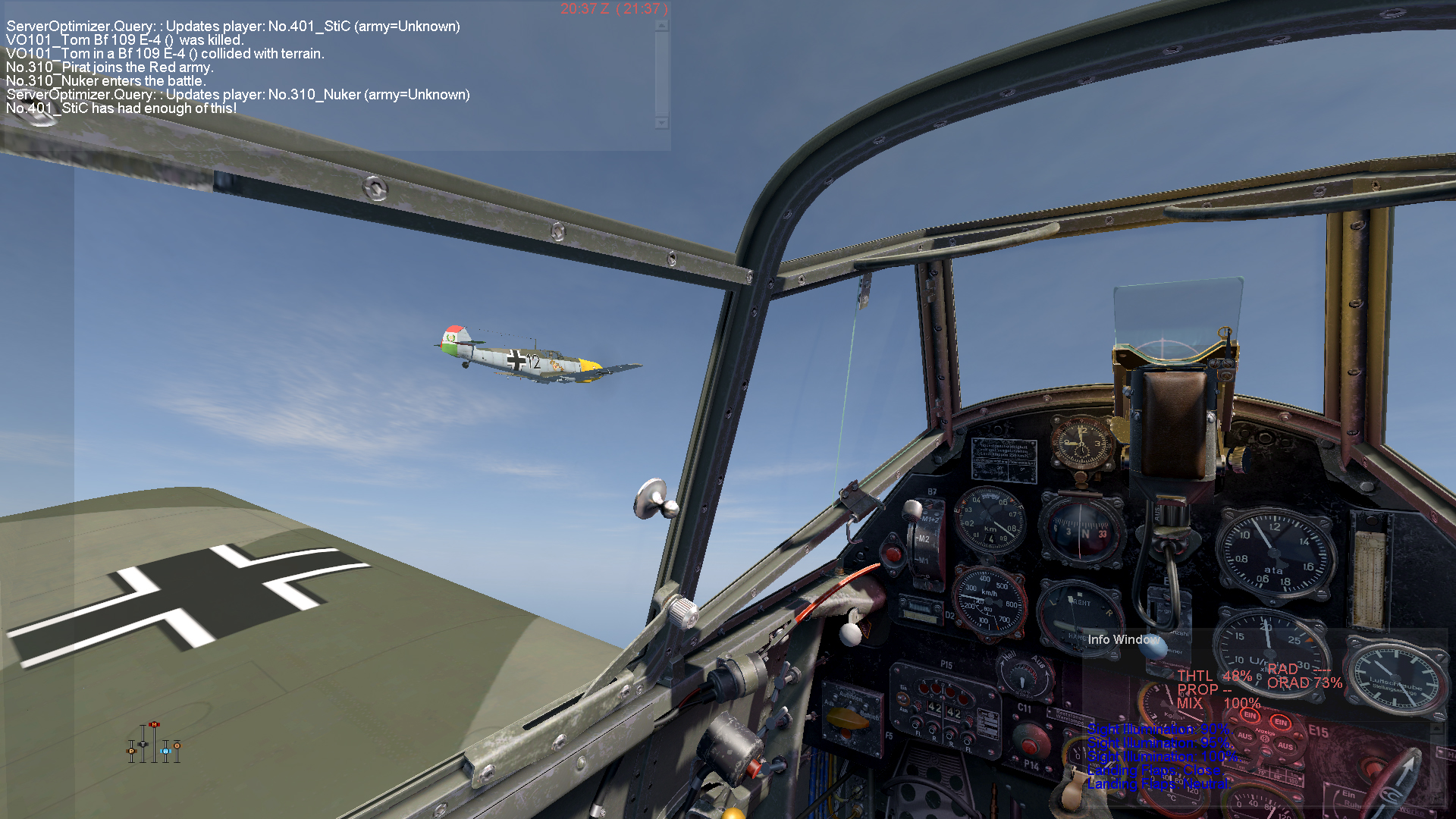The width and height of the screenshot is (1456, 819).
Task: Click the blue W water radiator knob
Action: pos(165,751)
